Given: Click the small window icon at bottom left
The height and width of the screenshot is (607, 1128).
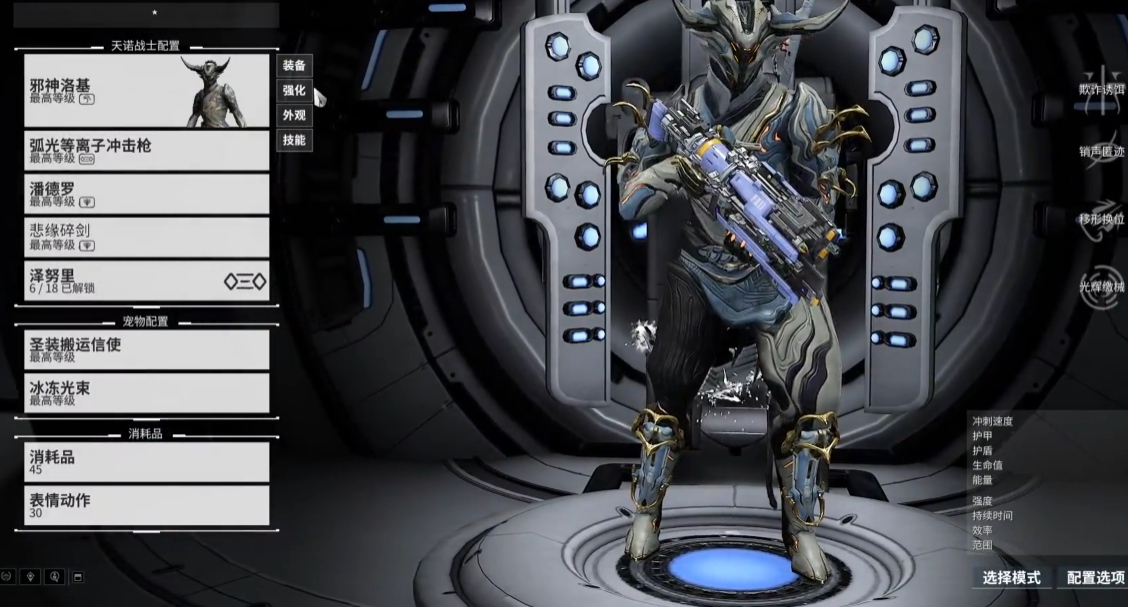Looking at the screenshot, I should [x=78, y=577].
